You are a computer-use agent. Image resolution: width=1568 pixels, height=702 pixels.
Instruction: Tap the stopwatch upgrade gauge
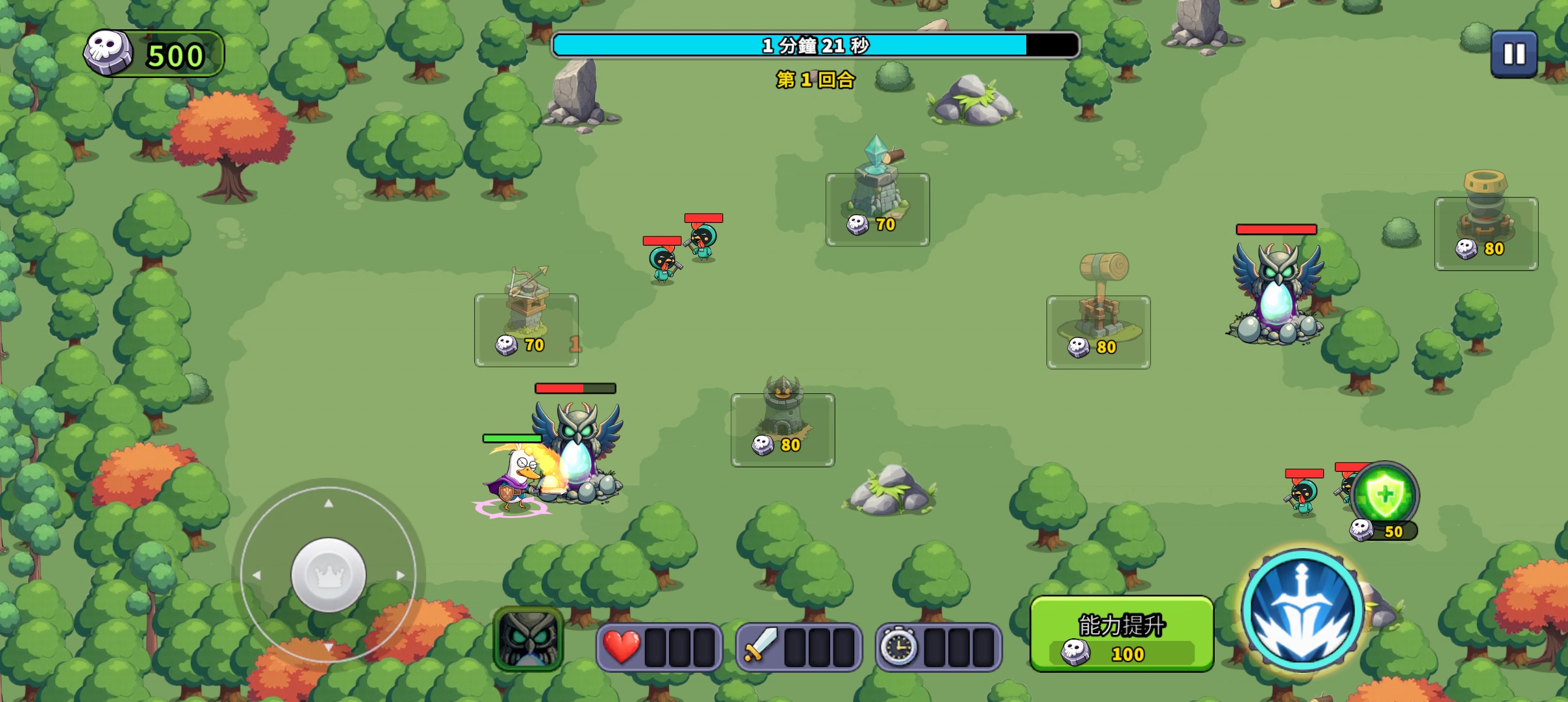pos(939,647)
